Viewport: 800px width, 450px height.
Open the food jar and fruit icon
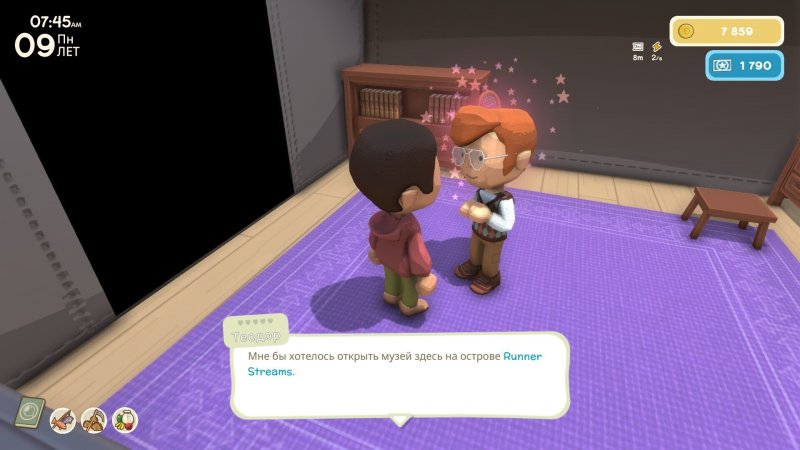click(125, 420)
